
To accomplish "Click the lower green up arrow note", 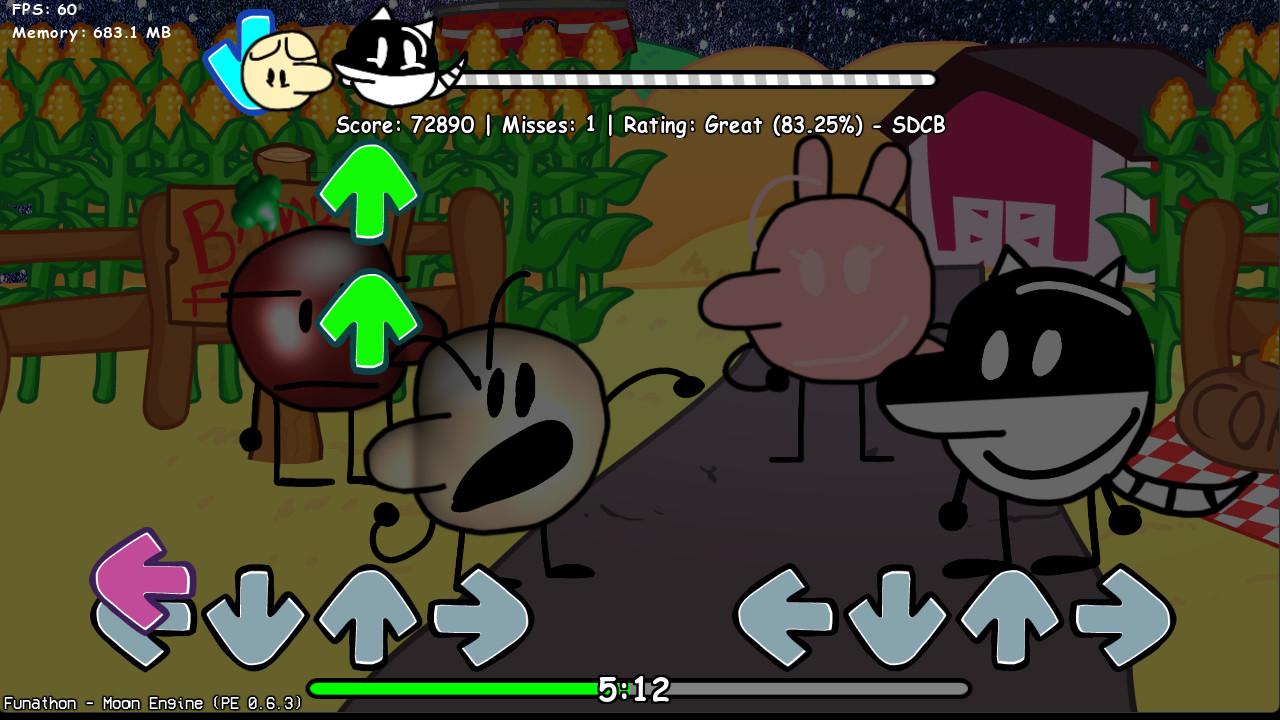I will pyautogui.click(x=370, y=320).
